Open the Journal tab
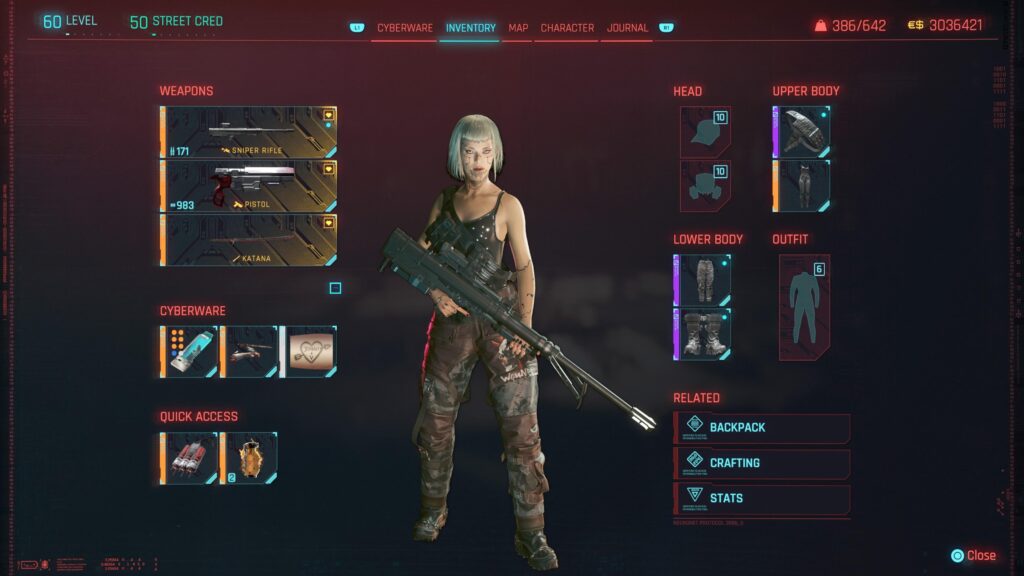Screen dimensions: 1024x576 (627, 28)
